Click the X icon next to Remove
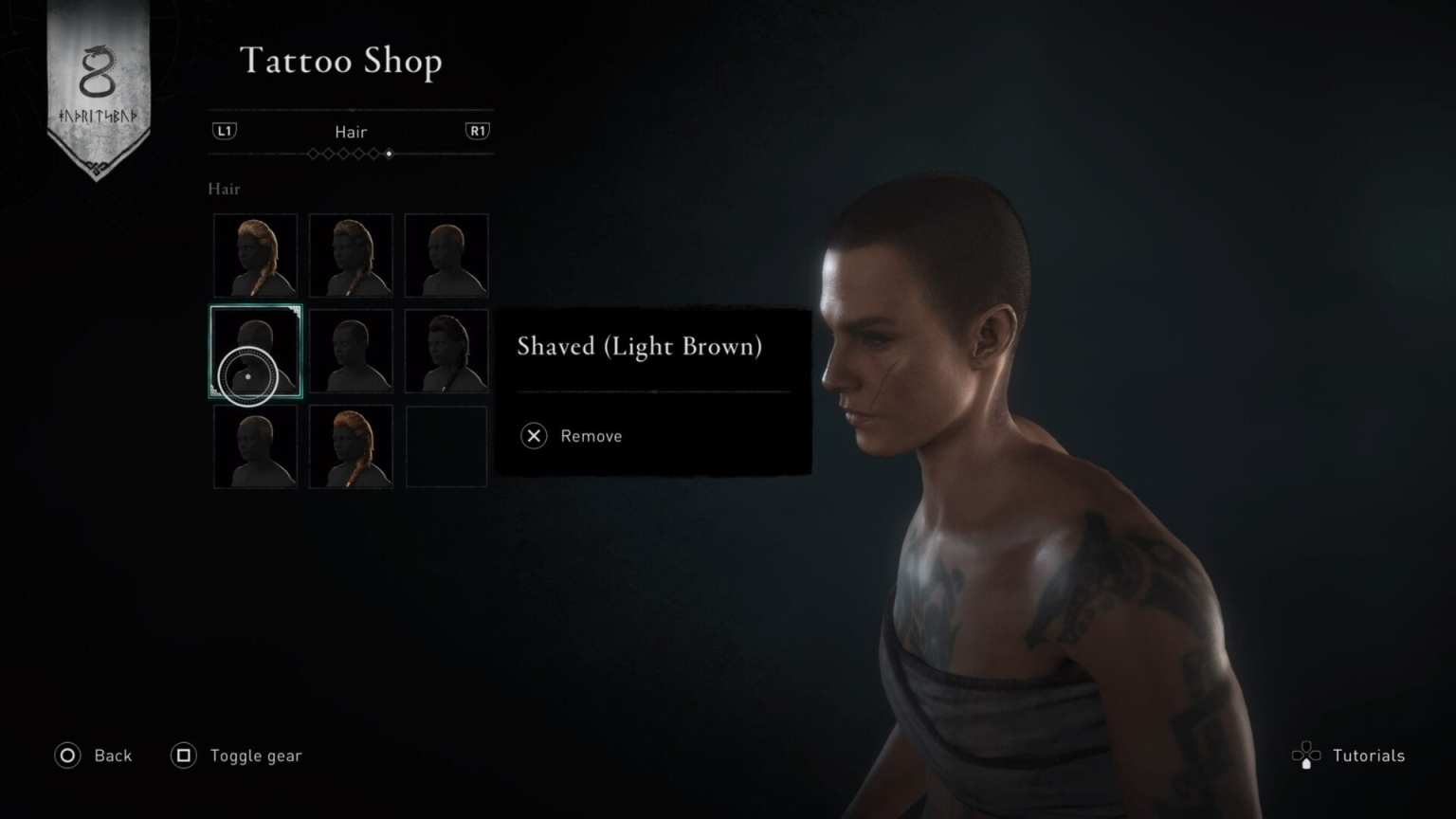 click(534, 436)
